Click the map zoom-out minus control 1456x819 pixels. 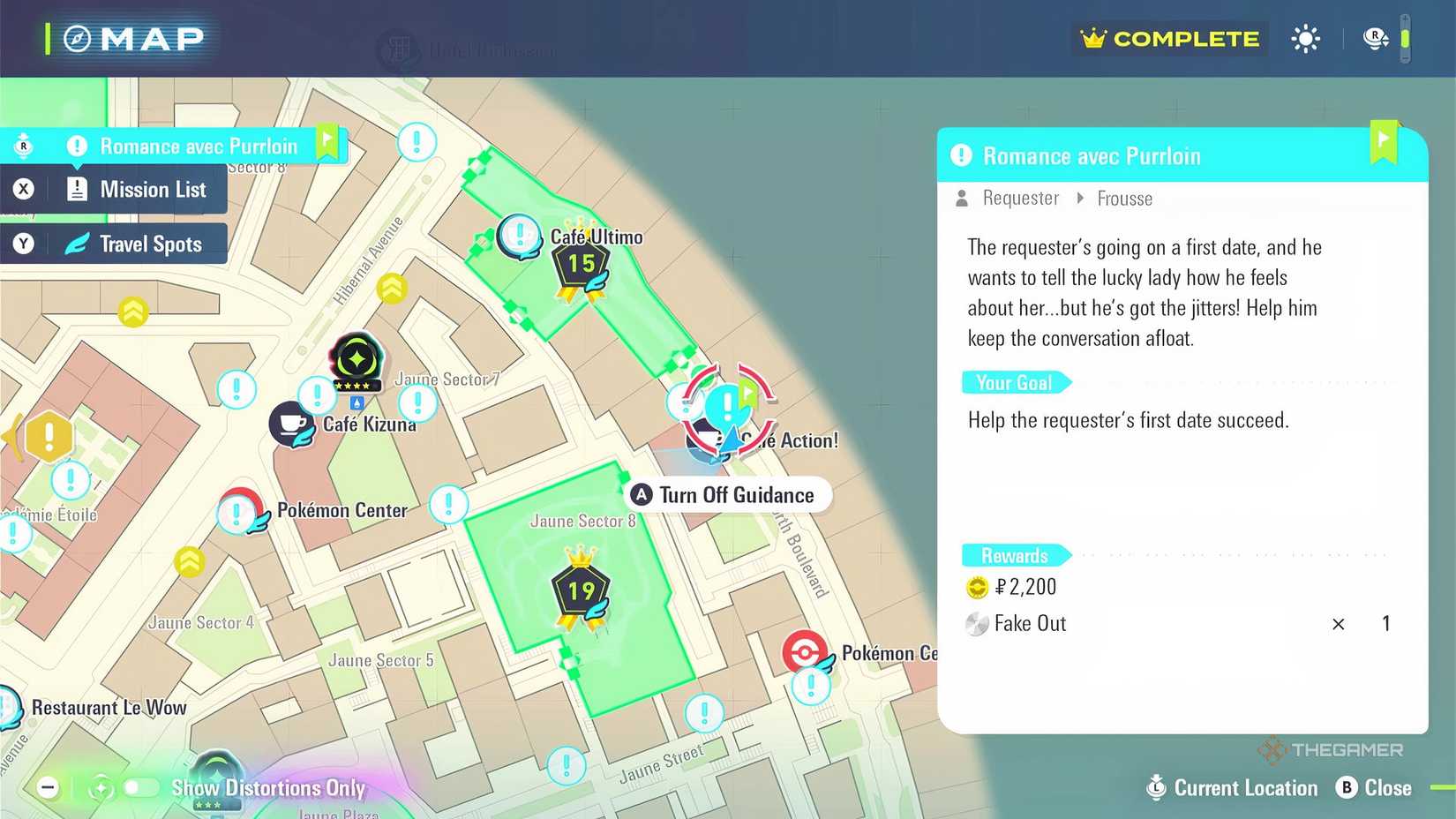coord(48,786)
